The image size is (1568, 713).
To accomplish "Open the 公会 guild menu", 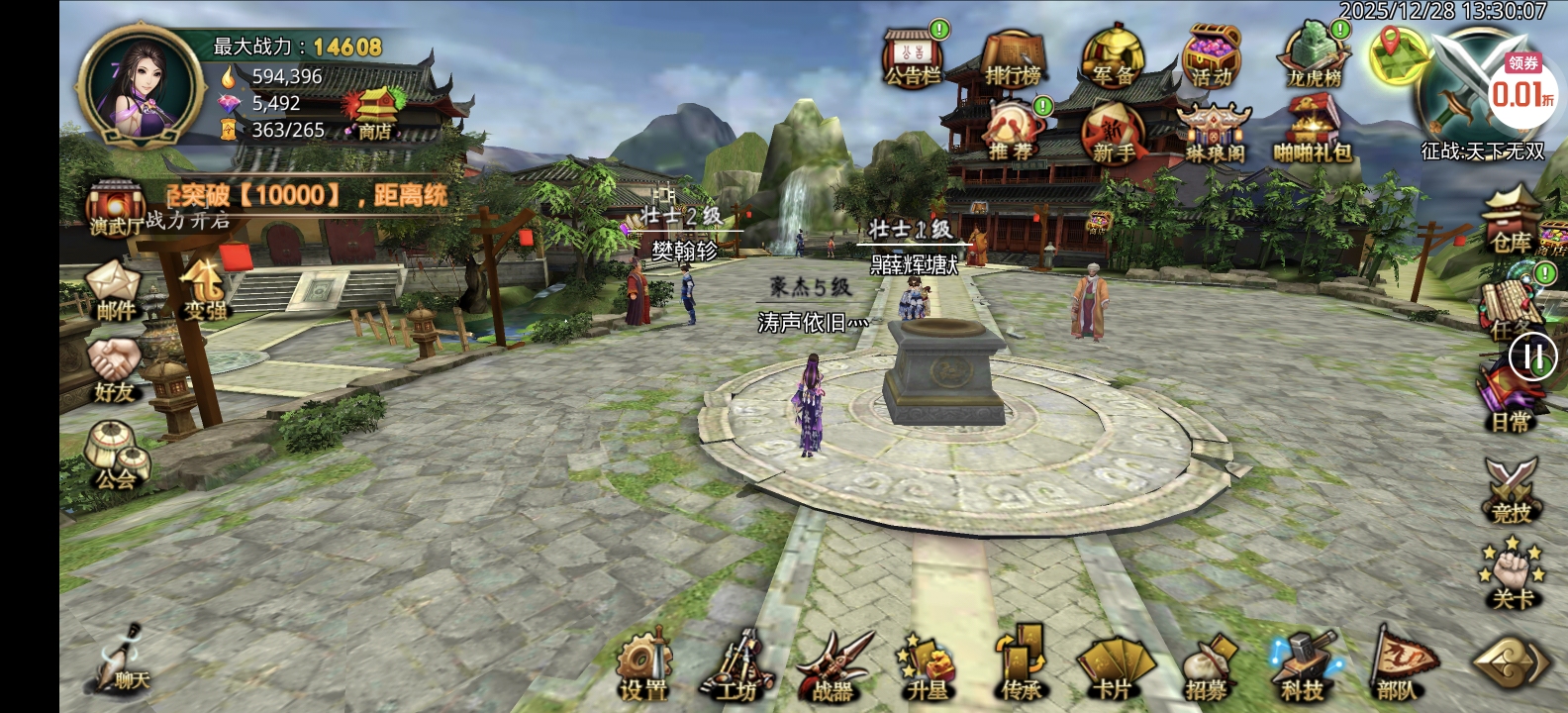I will 115,458.
